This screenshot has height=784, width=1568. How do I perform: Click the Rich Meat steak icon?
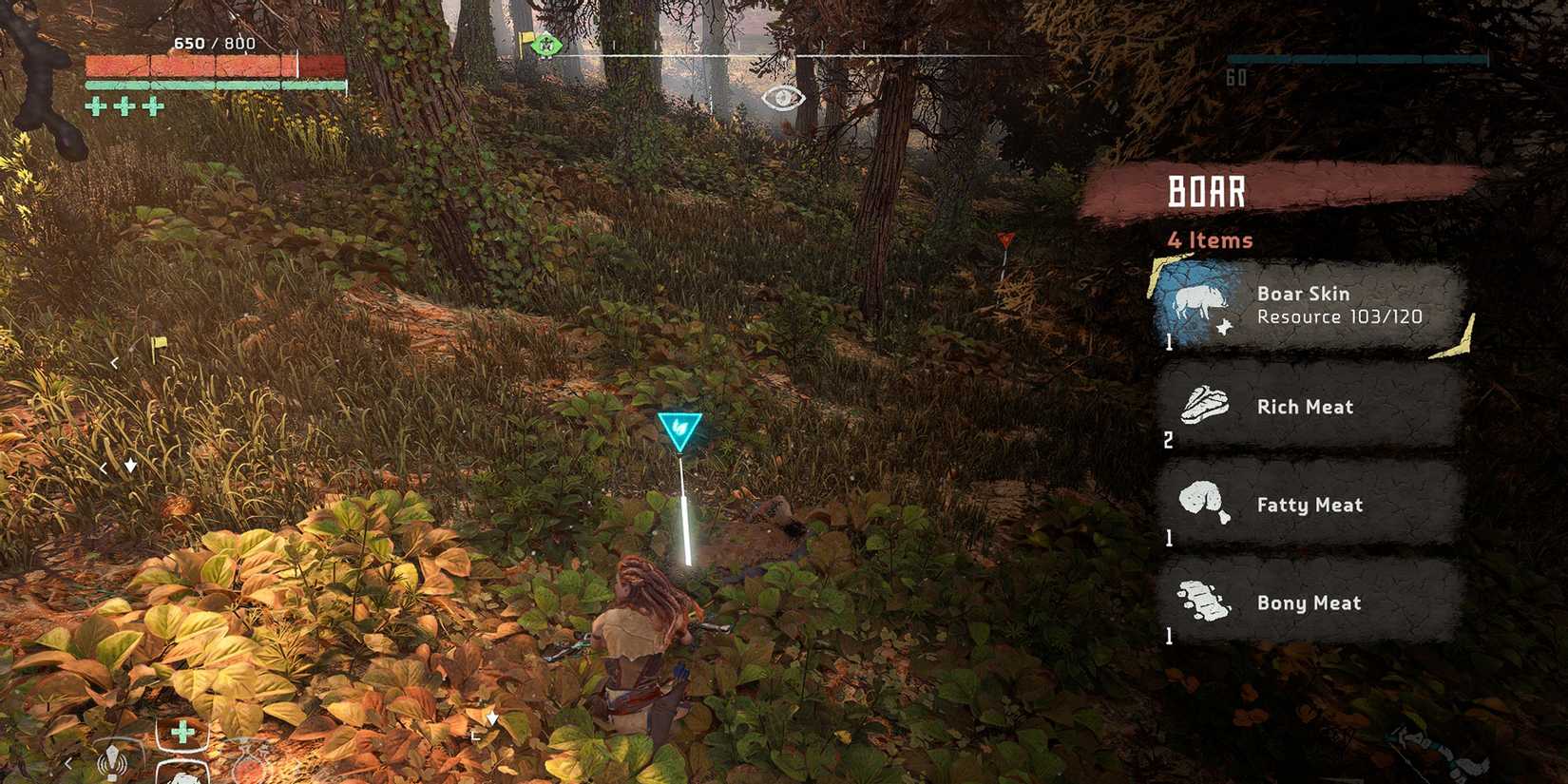pyautogui.click(x=1203, y=403)
